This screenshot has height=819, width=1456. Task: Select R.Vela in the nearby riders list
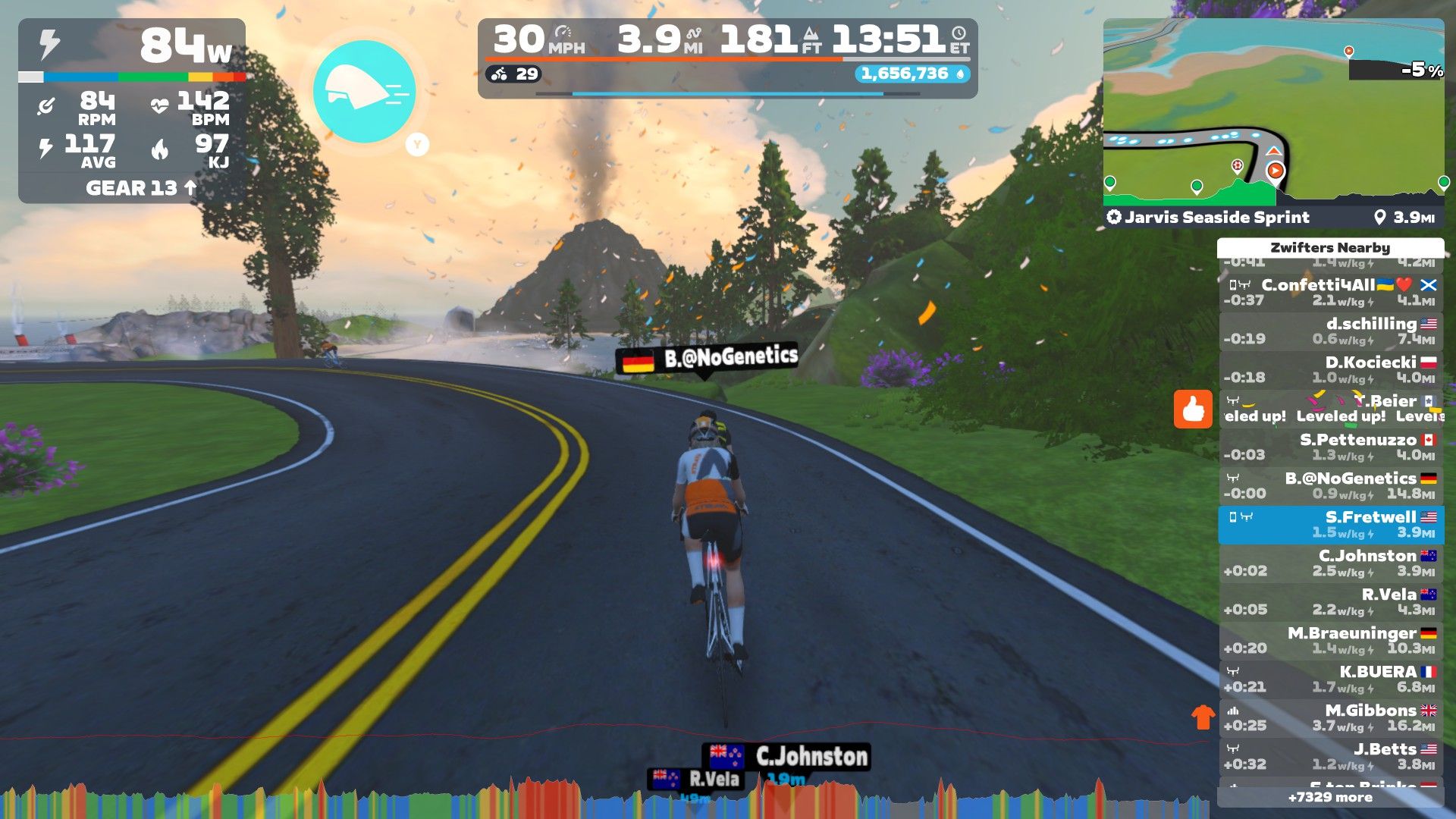[1331, 602]
